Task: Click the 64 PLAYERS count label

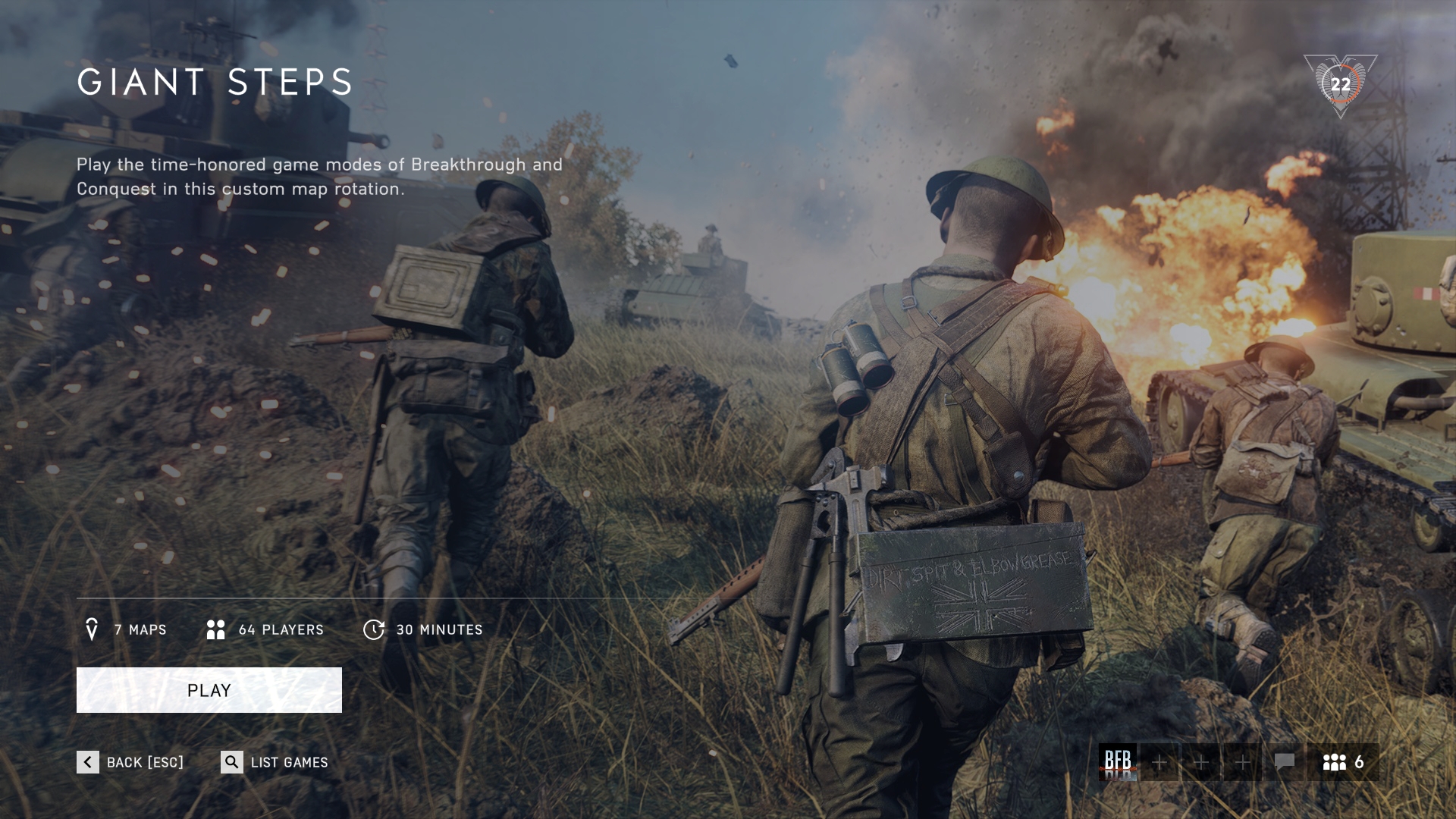Action: coord(281,629)
